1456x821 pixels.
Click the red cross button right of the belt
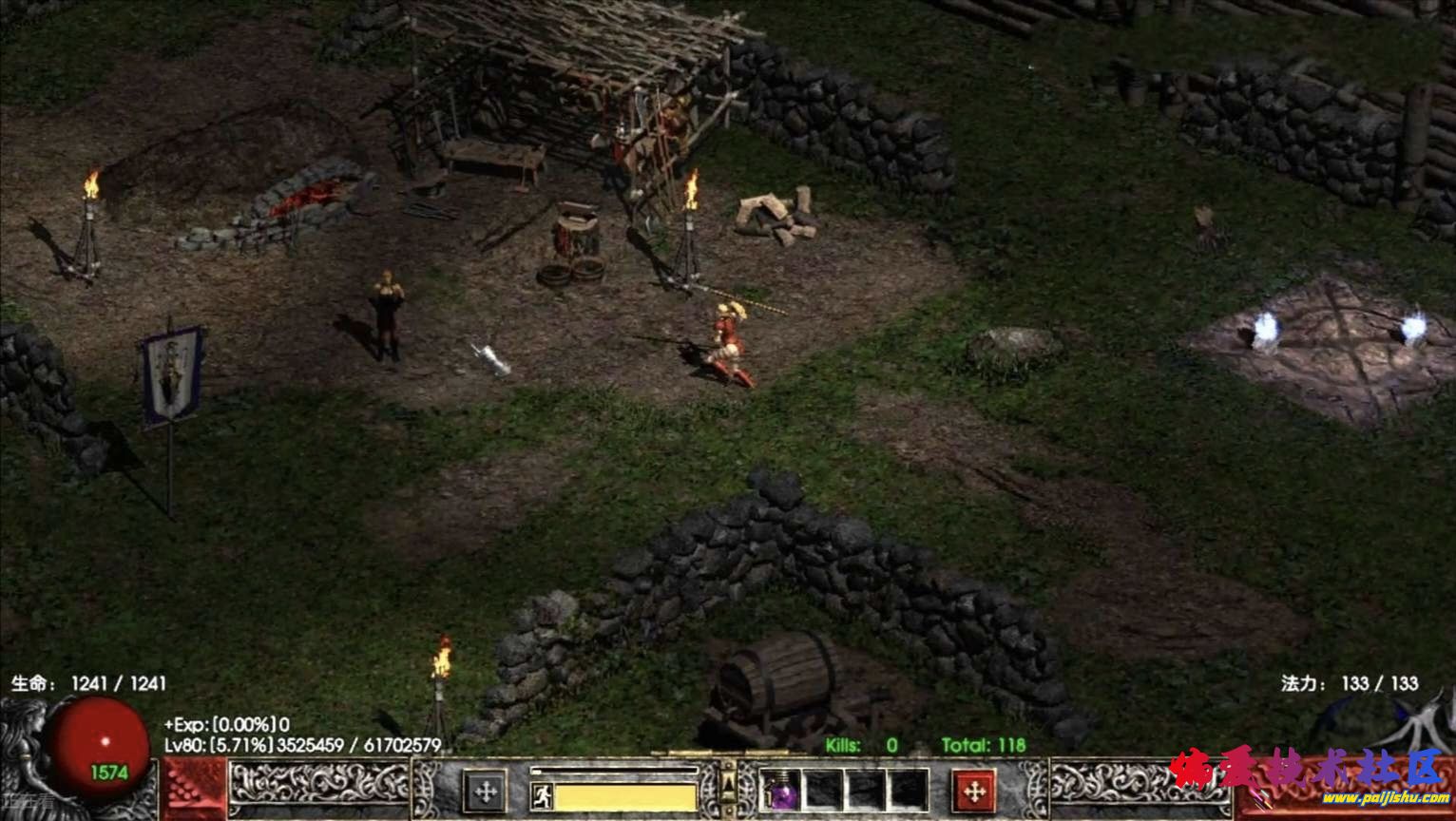pos(973,791)
